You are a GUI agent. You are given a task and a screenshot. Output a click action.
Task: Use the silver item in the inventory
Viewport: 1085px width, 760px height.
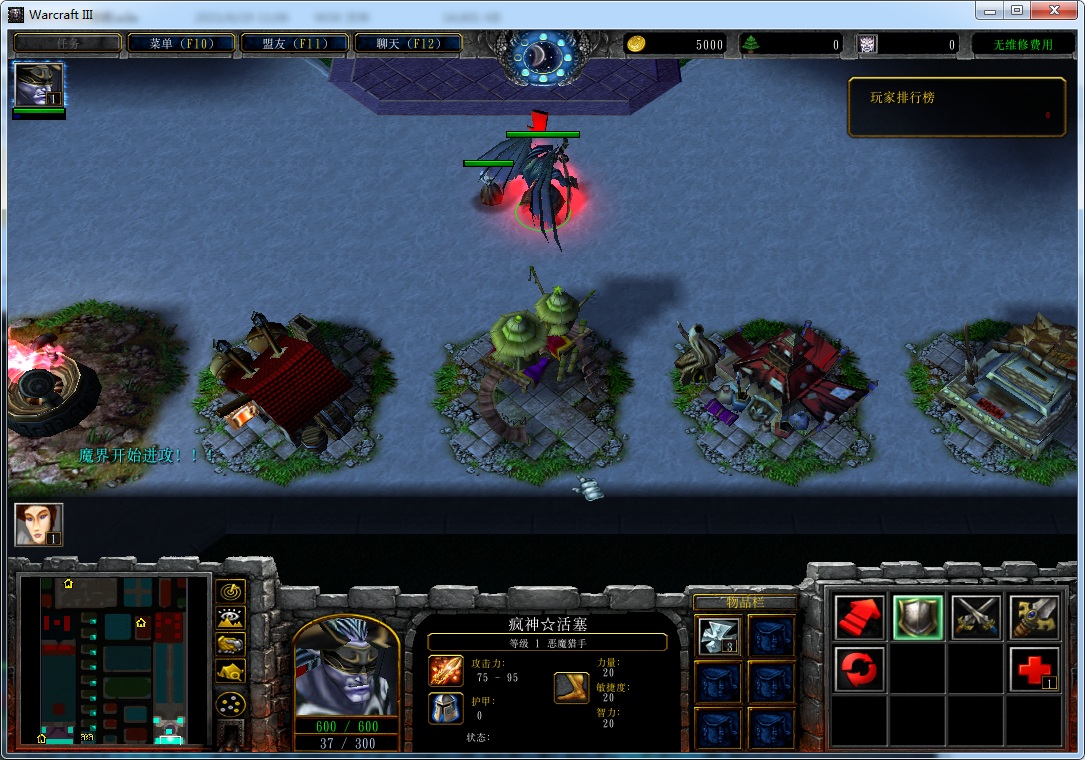718,636
